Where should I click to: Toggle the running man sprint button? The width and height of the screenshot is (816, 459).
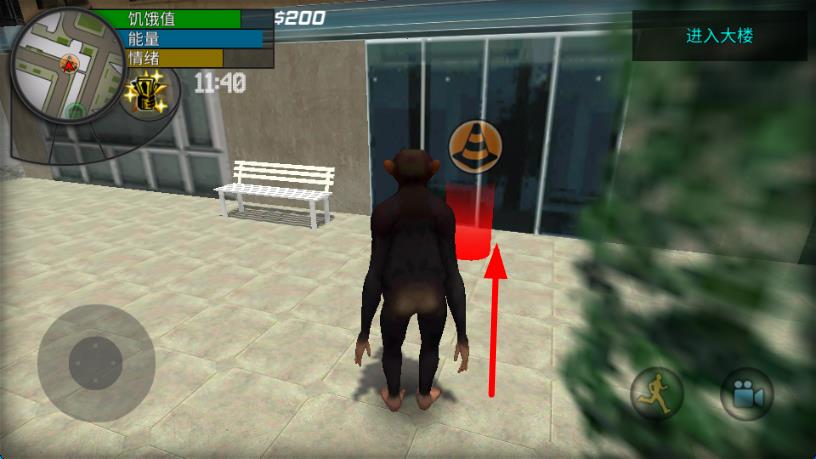pyautogui.click(x=657, y=394)
